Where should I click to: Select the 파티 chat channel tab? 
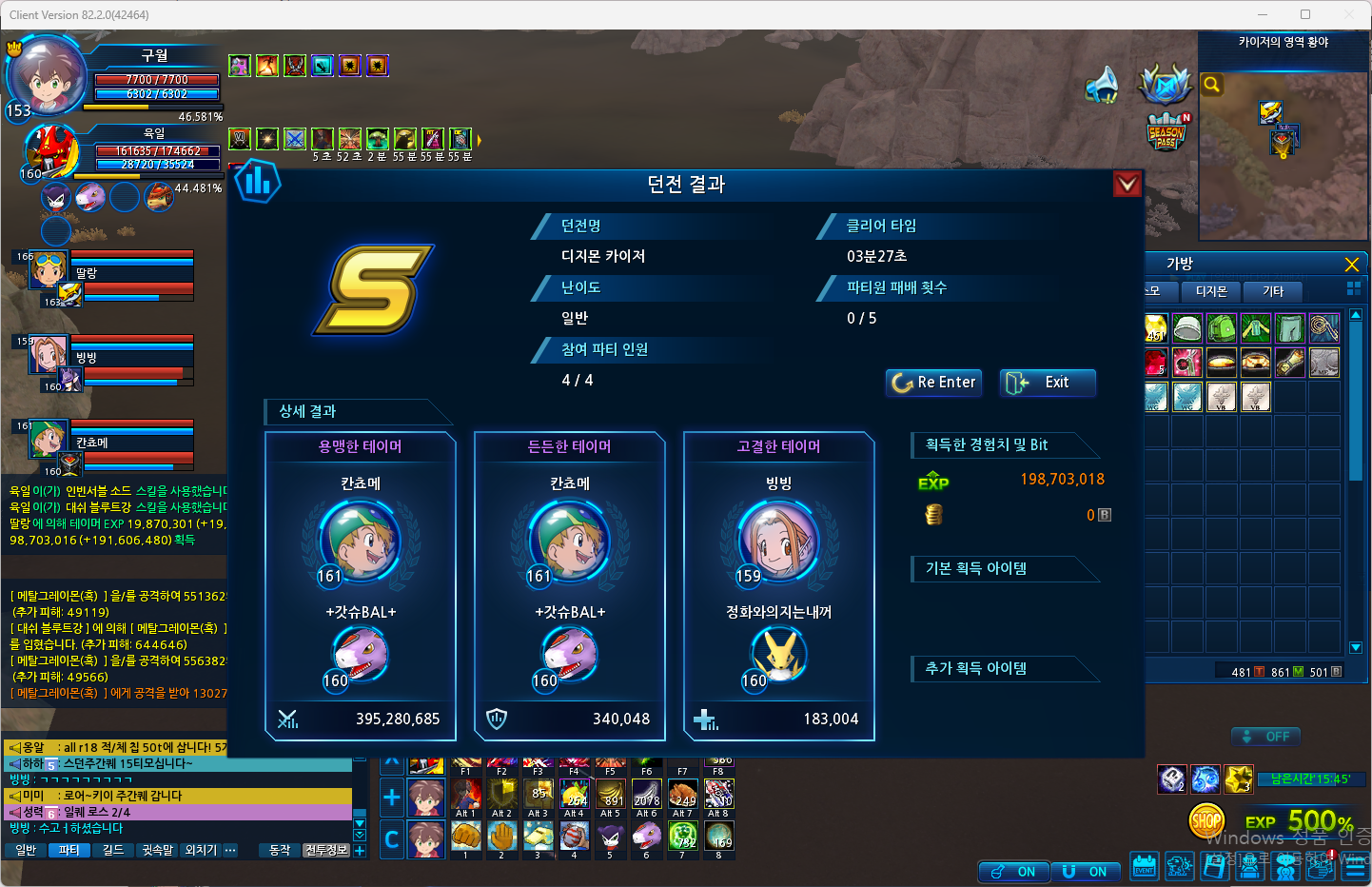coord(69,850)
